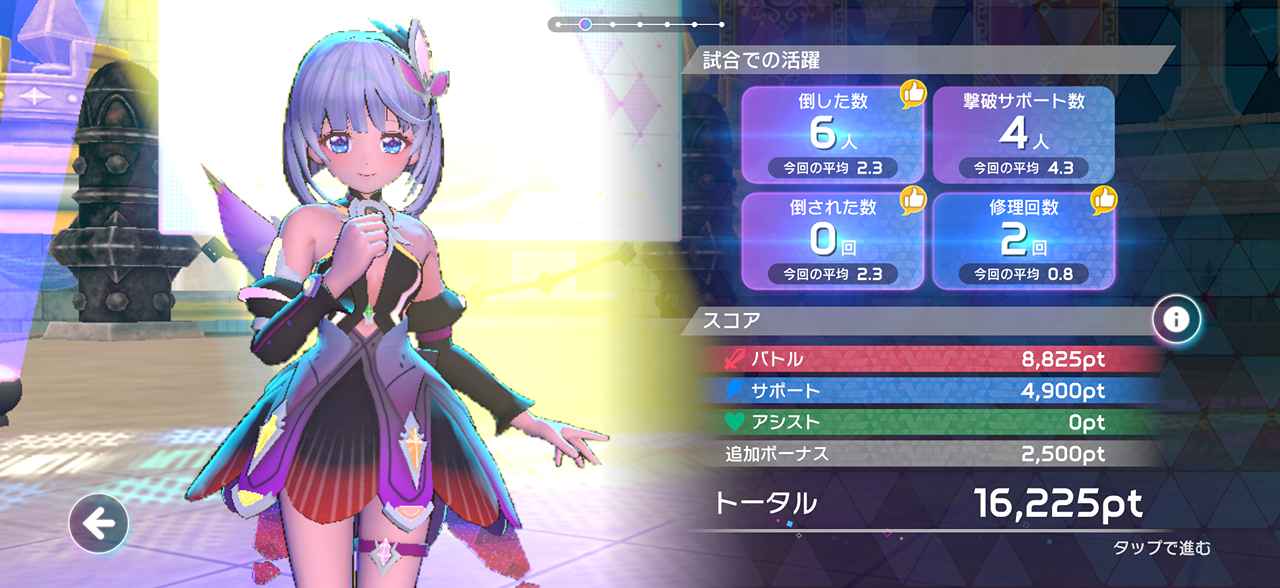Go back with the arrow button
Screen dimensions: 1280x588
pyautogui.click(x=98, y=523)
